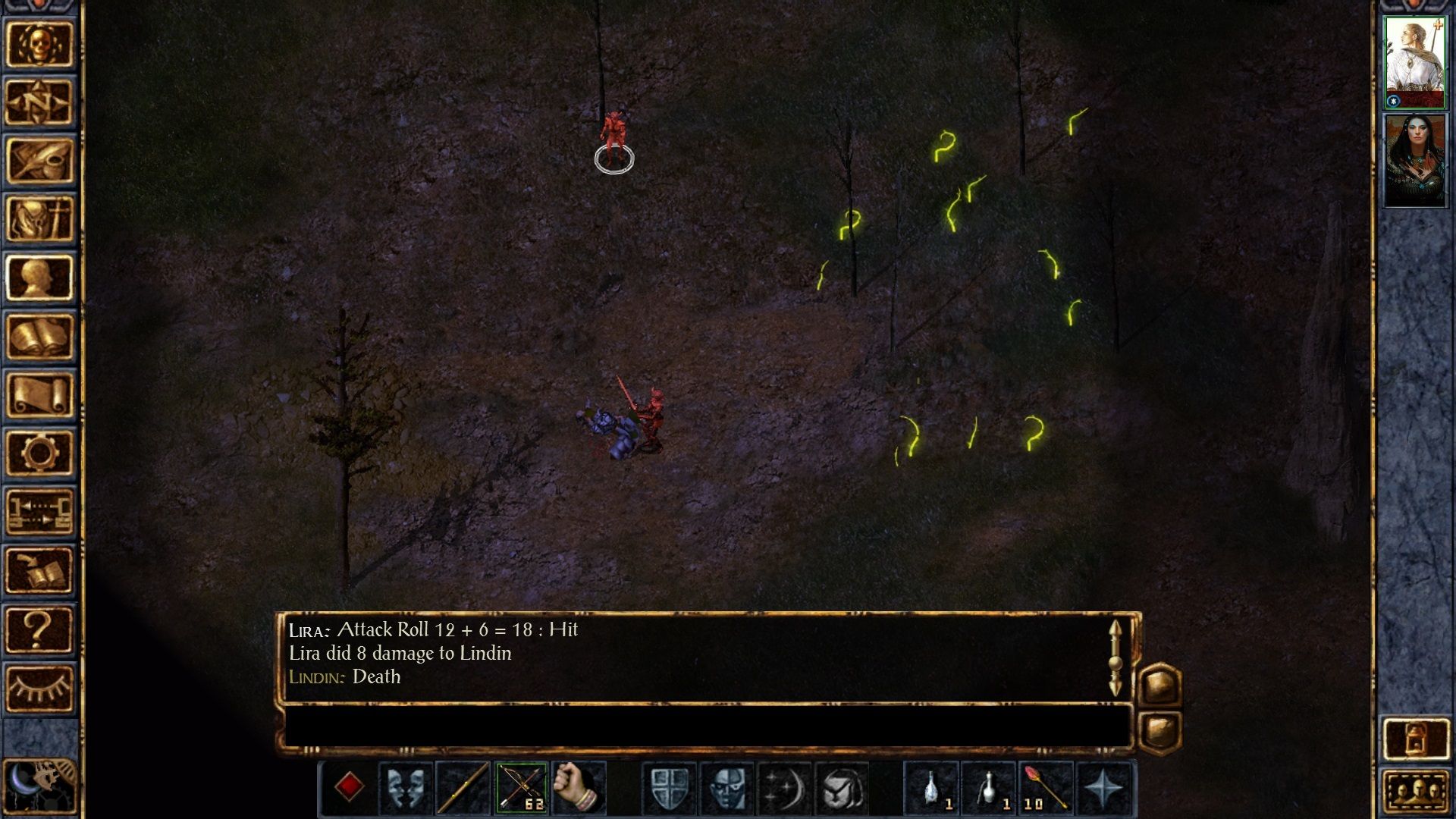The height and width of the screenshot is (819, 1456).
Task: Open the options gear menu
Action: pos(39,453)
